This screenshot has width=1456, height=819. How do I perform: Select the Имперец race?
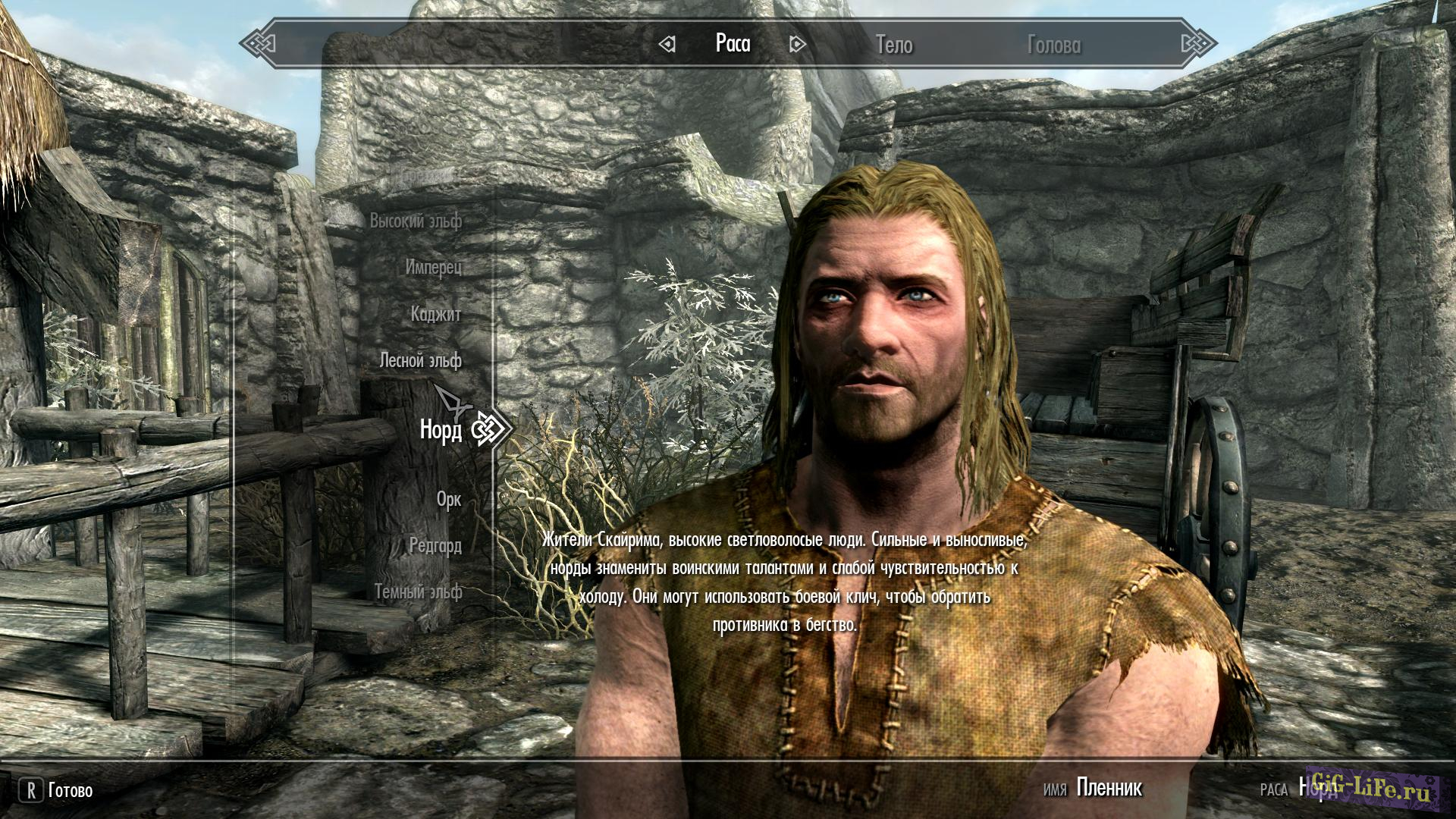click(433, 267)
